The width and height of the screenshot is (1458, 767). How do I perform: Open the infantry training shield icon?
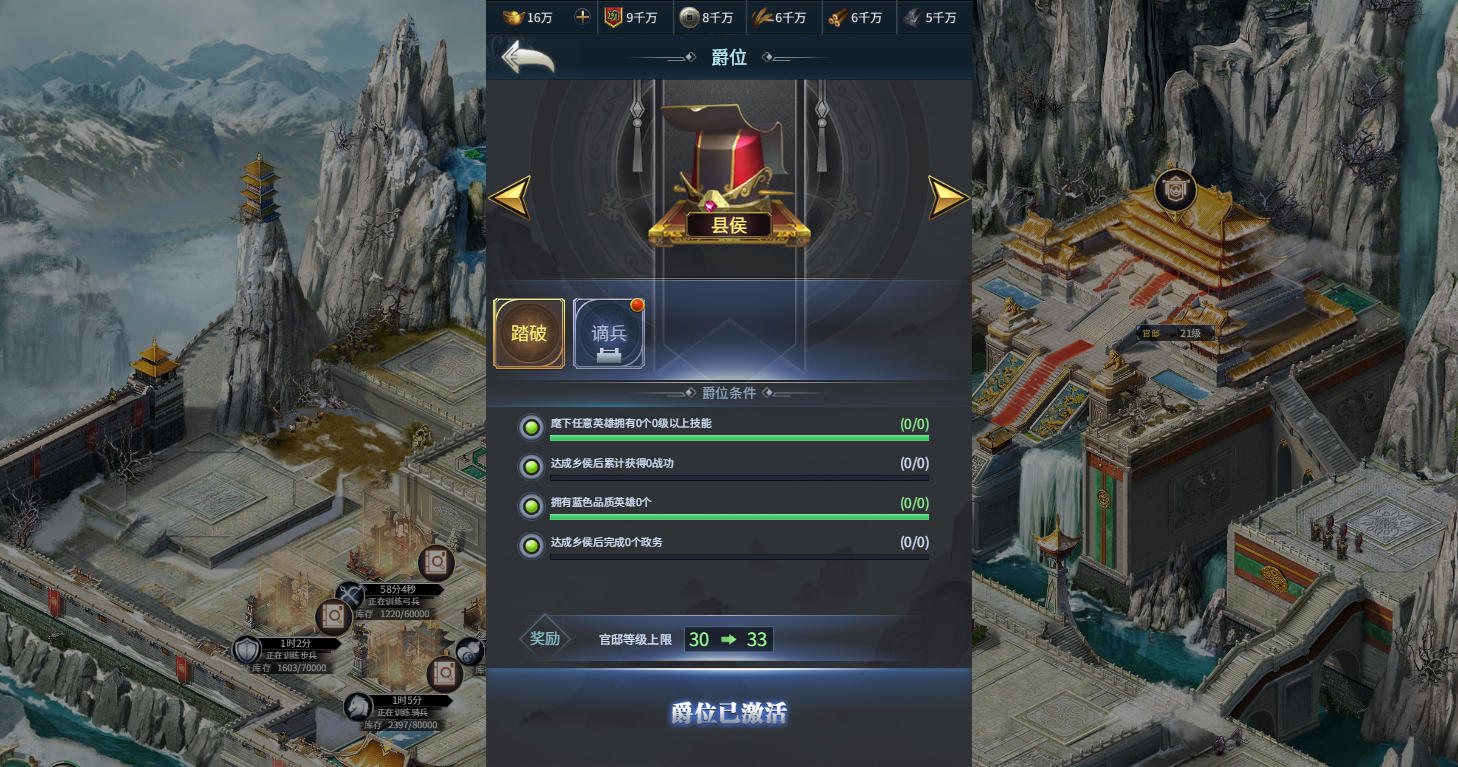click(247, 651)
